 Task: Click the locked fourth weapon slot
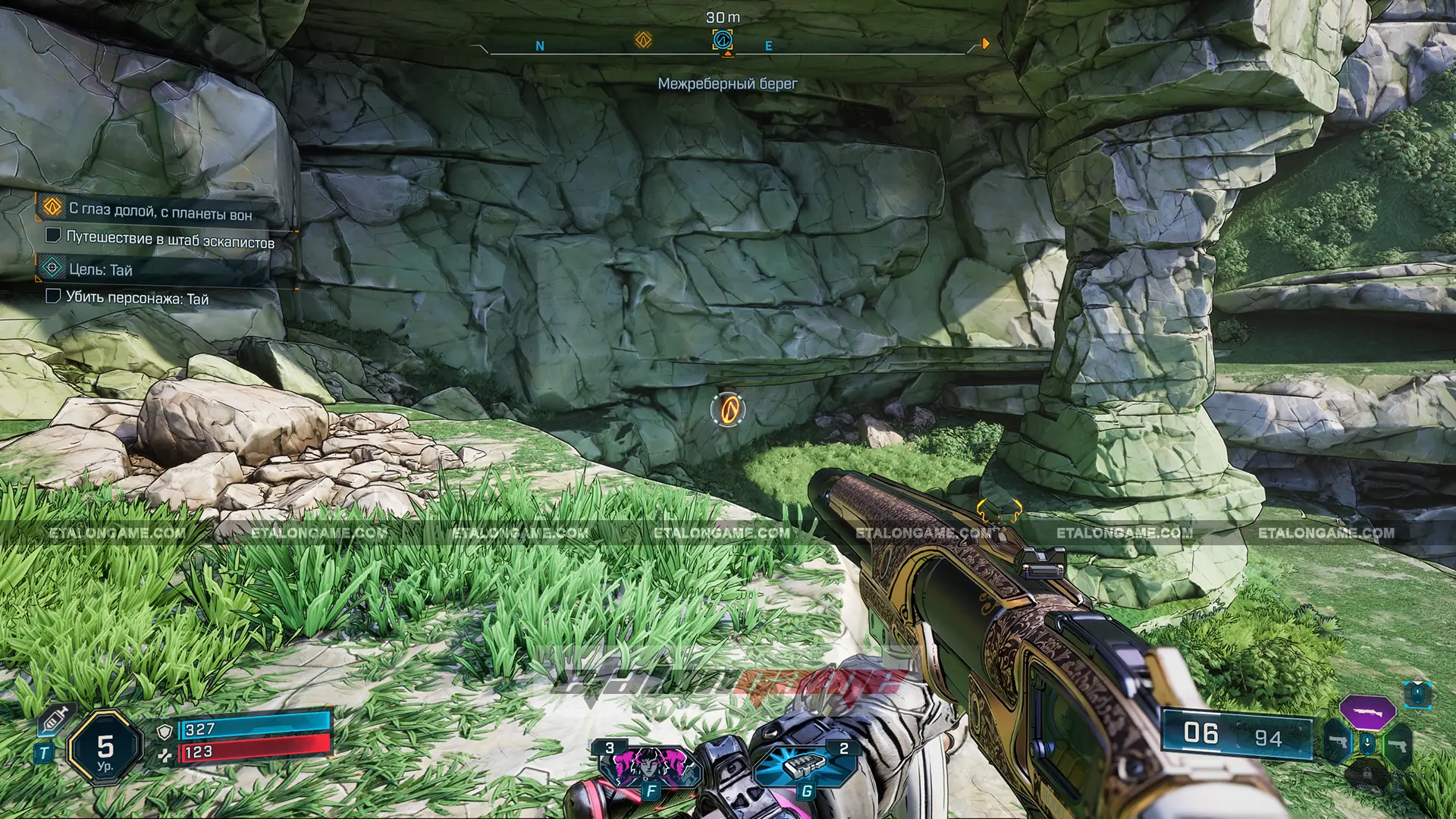point(1367,773)
